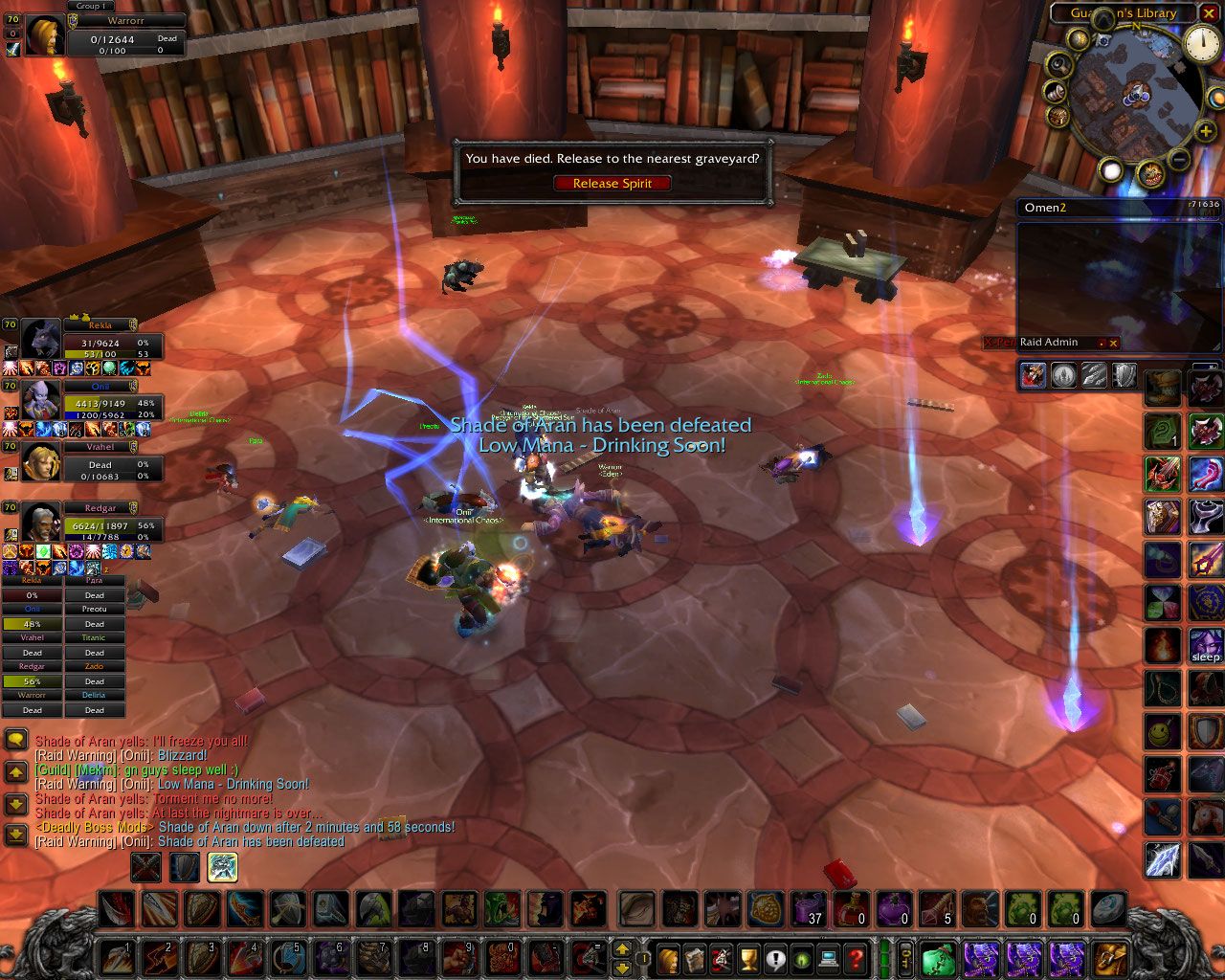Click the clock icon beside the minimap
This screenshot has width=1225, height=980.
click(1201, 42)
